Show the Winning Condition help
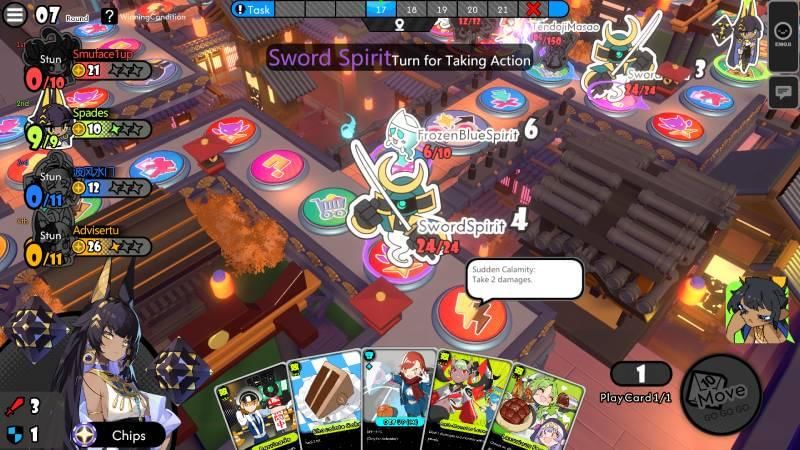Viewport: 800px width, 450px height. 109,16
